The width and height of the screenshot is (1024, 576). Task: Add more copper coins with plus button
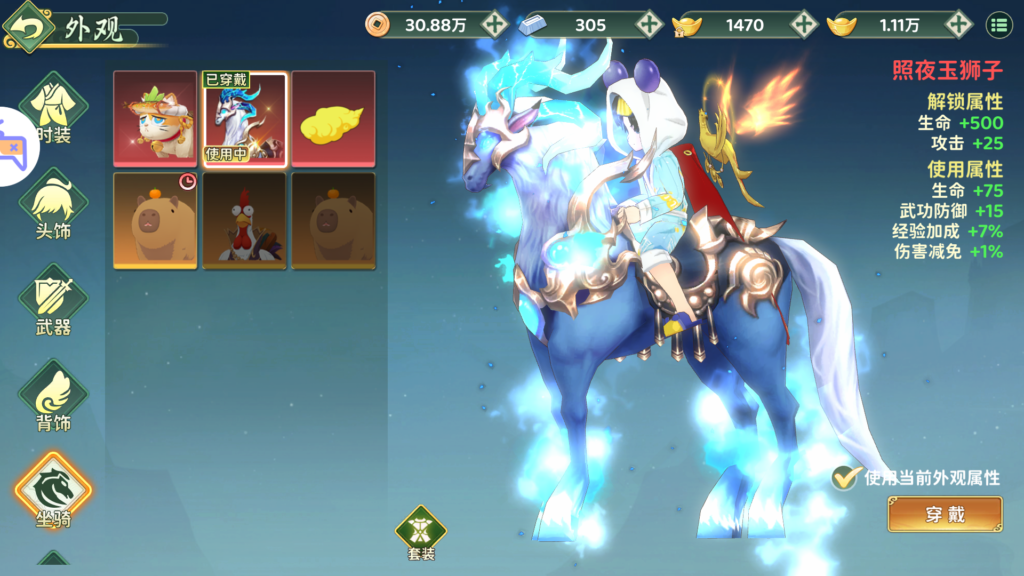pos(494,25)
